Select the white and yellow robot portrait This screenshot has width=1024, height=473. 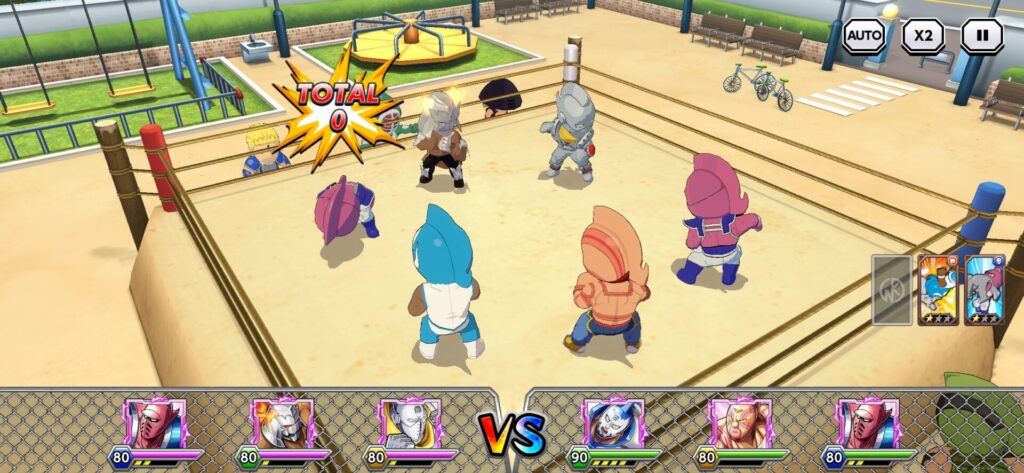point(410,424)
